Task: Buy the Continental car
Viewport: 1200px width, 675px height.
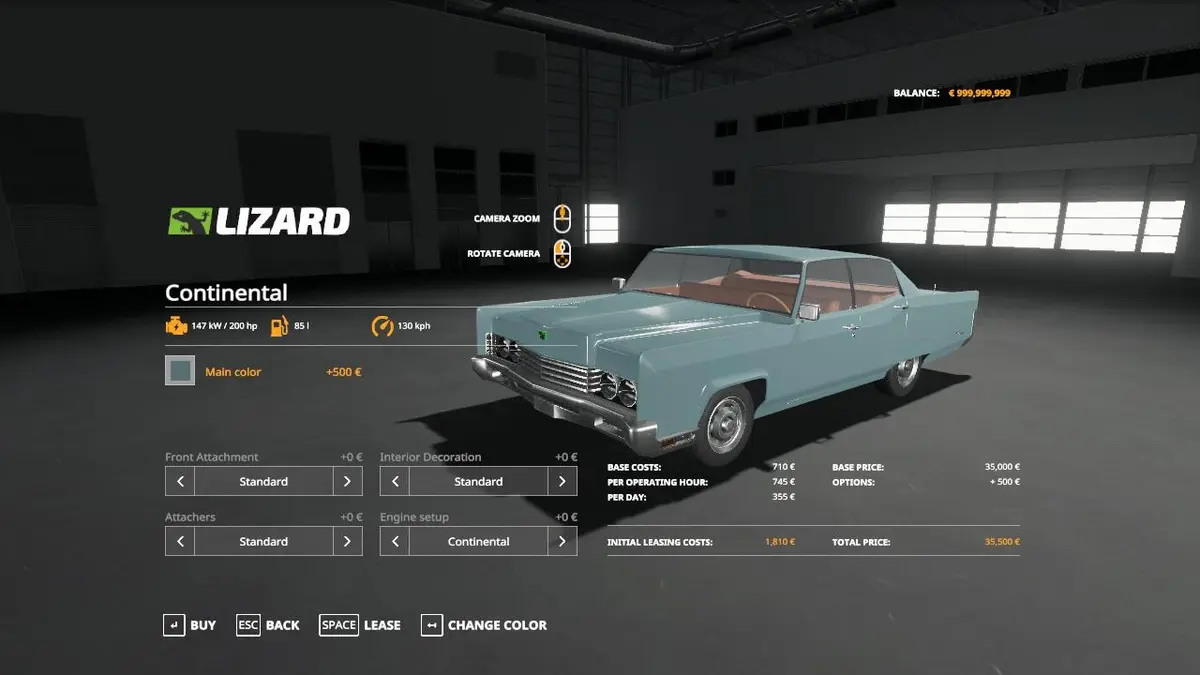Action: (x=190, y=625)
